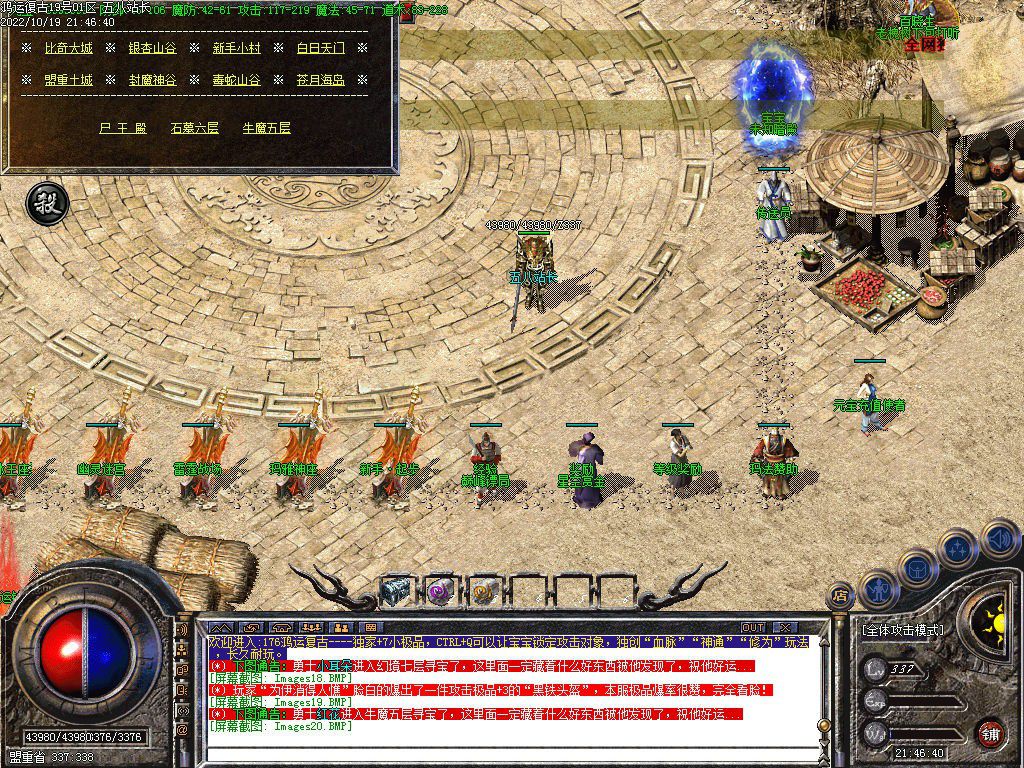Open the bag inventory button
Viewport: 1024px width, 768px height.
coord(917,568)
